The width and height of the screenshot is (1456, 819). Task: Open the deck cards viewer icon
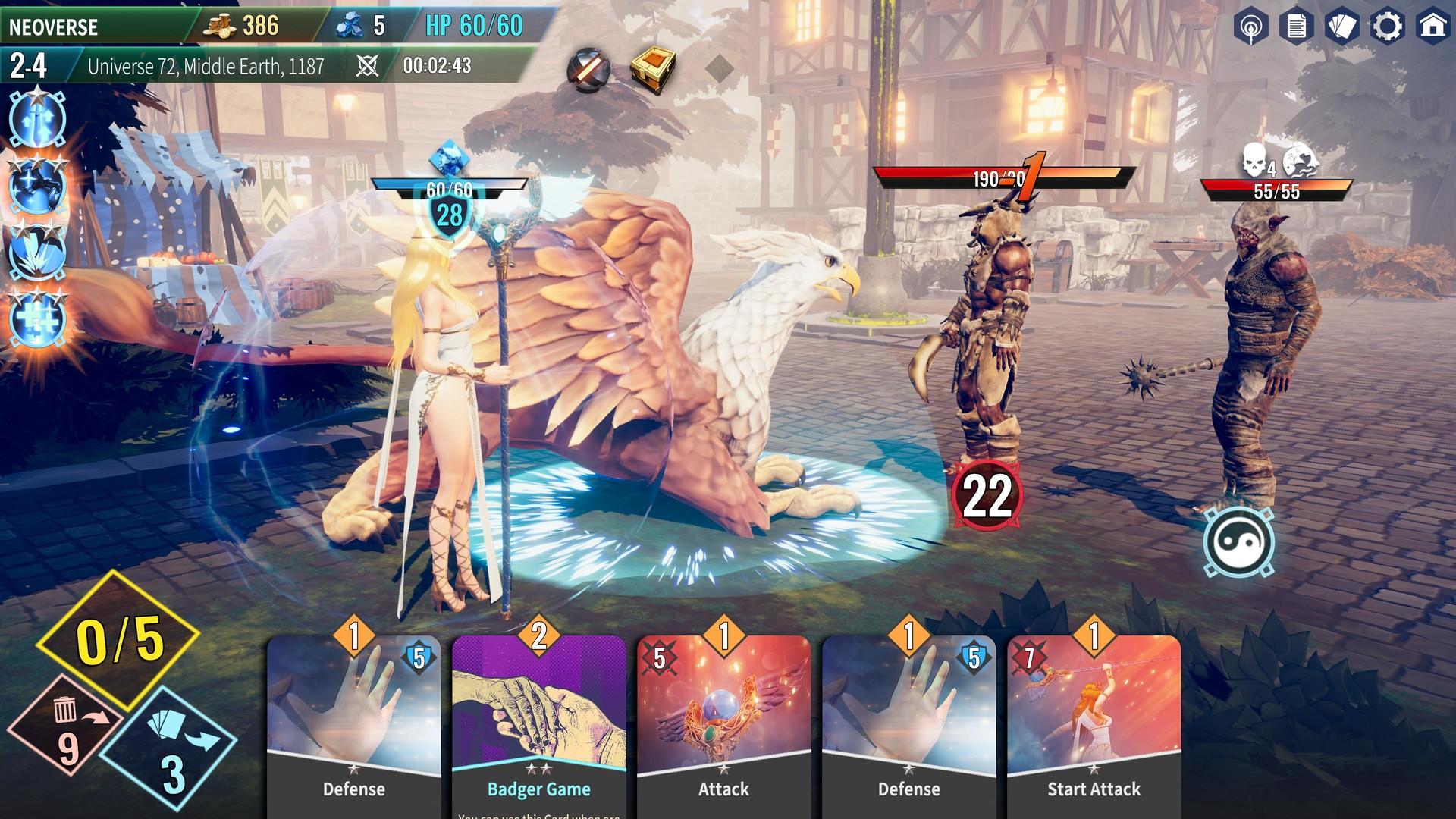click(1341, 27)
